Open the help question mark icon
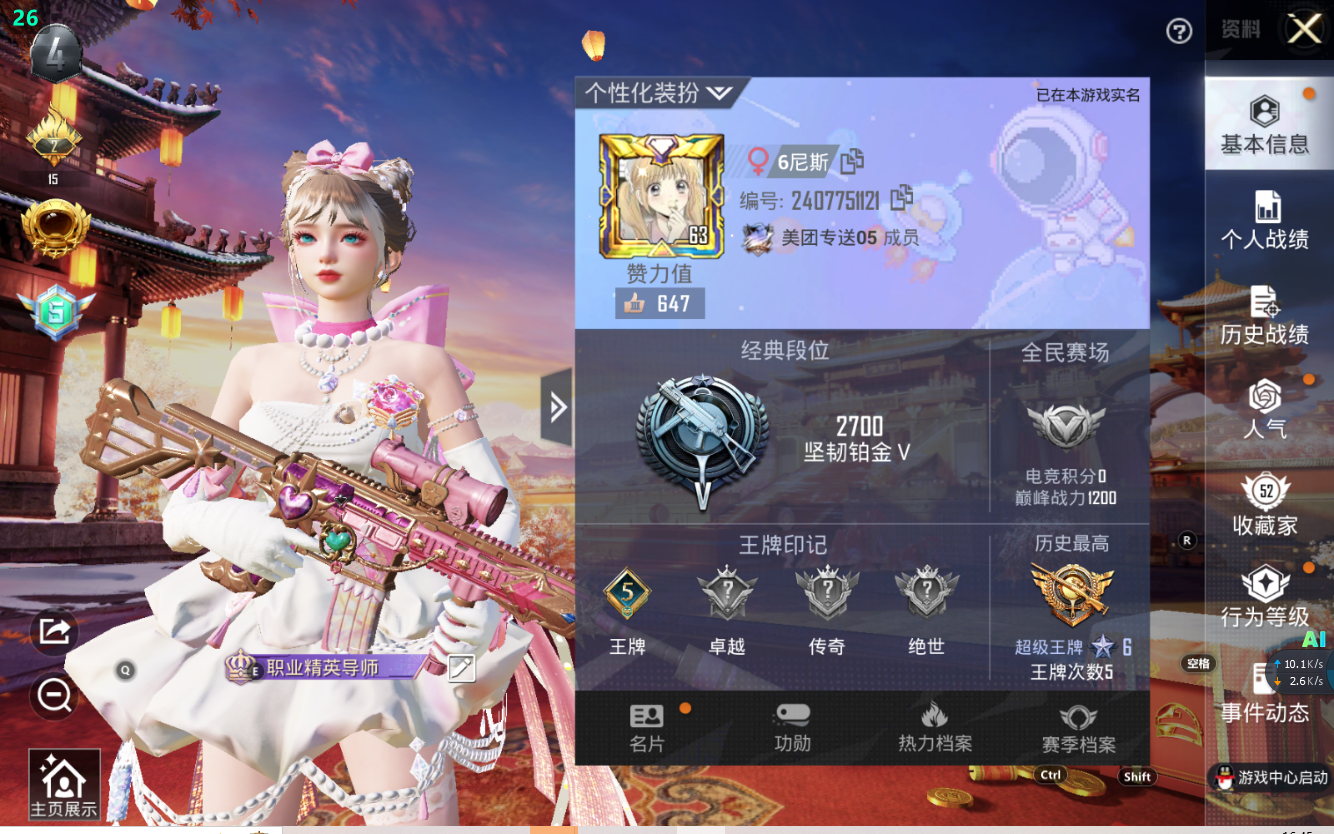Image resolution: width=1334 pixels, height=834 pixels. (1179, 32)
